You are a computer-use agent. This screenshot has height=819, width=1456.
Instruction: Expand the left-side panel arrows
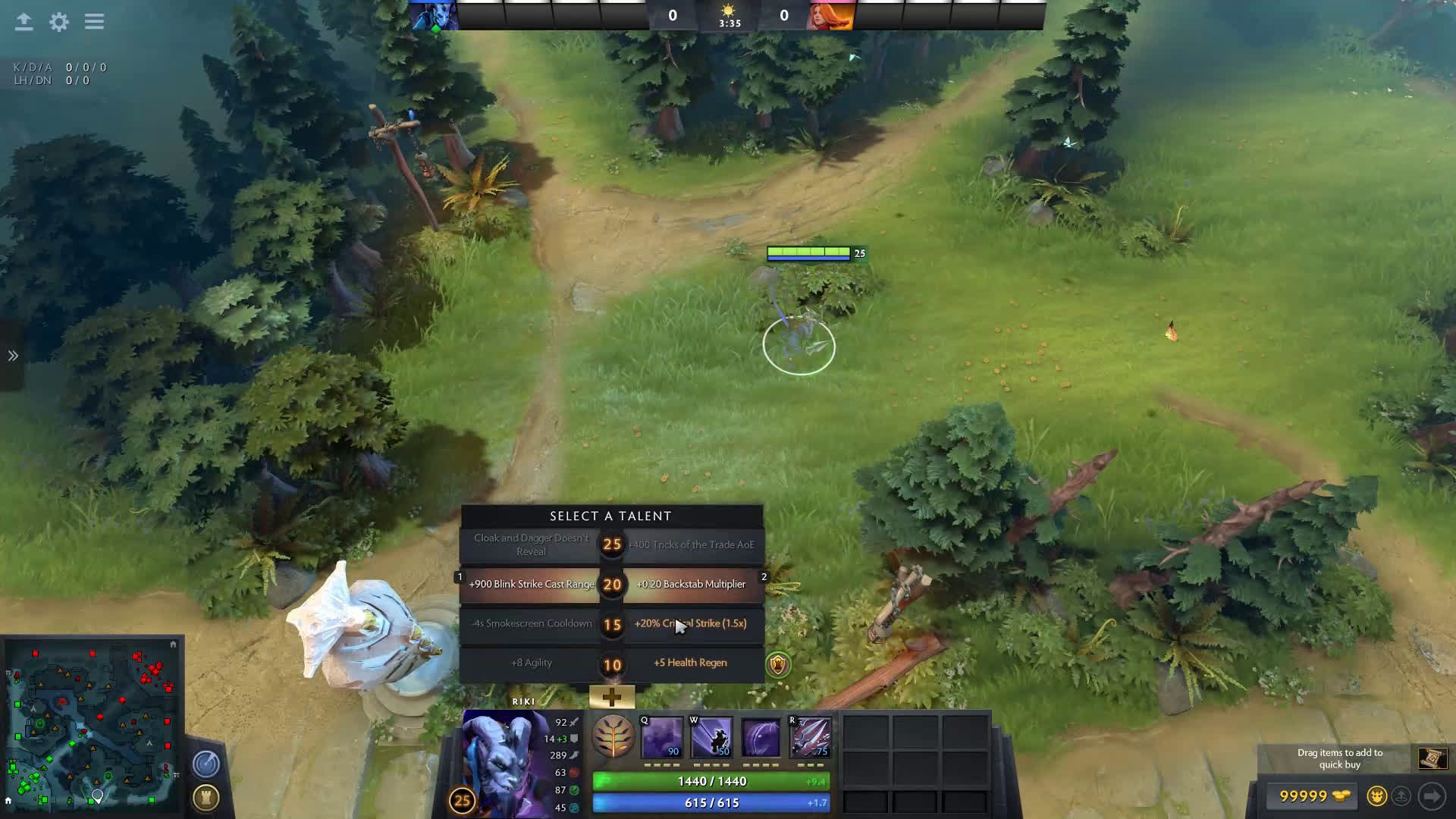click(x=13, y=356)
